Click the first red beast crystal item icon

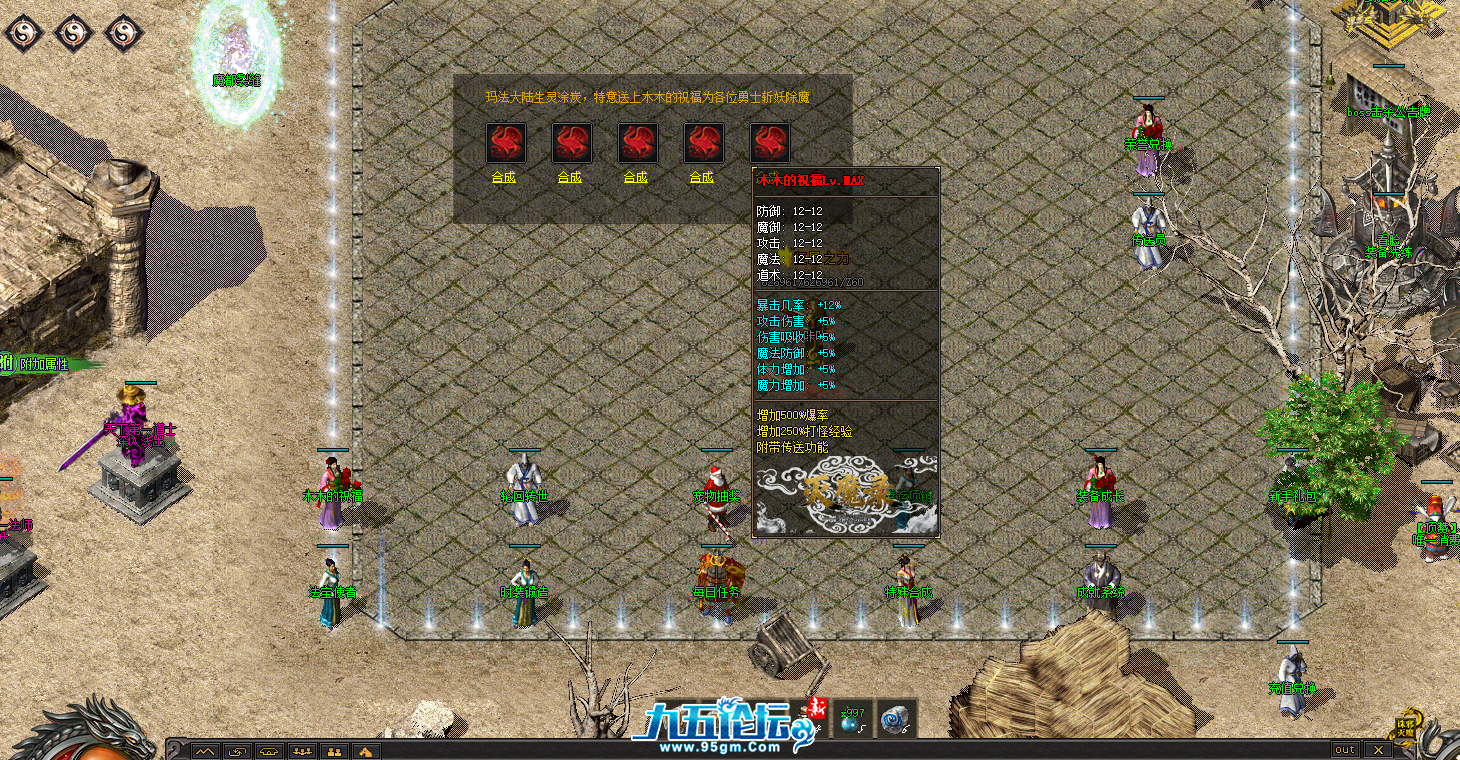tap(506, 142)
